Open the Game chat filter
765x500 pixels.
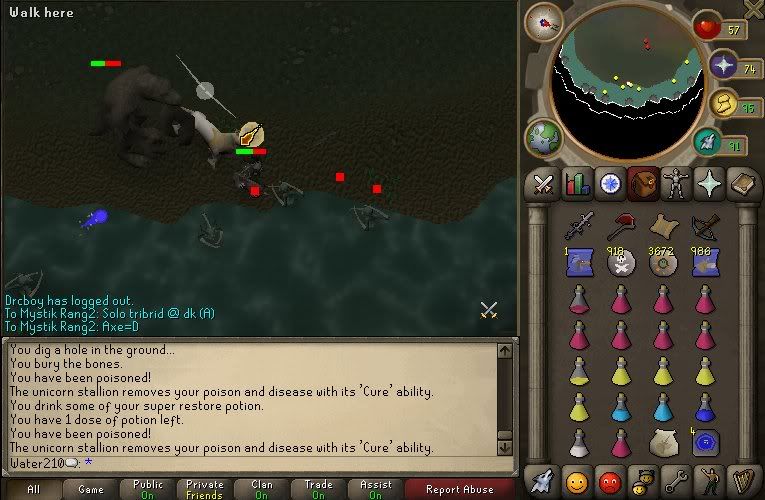click(91, 489)
